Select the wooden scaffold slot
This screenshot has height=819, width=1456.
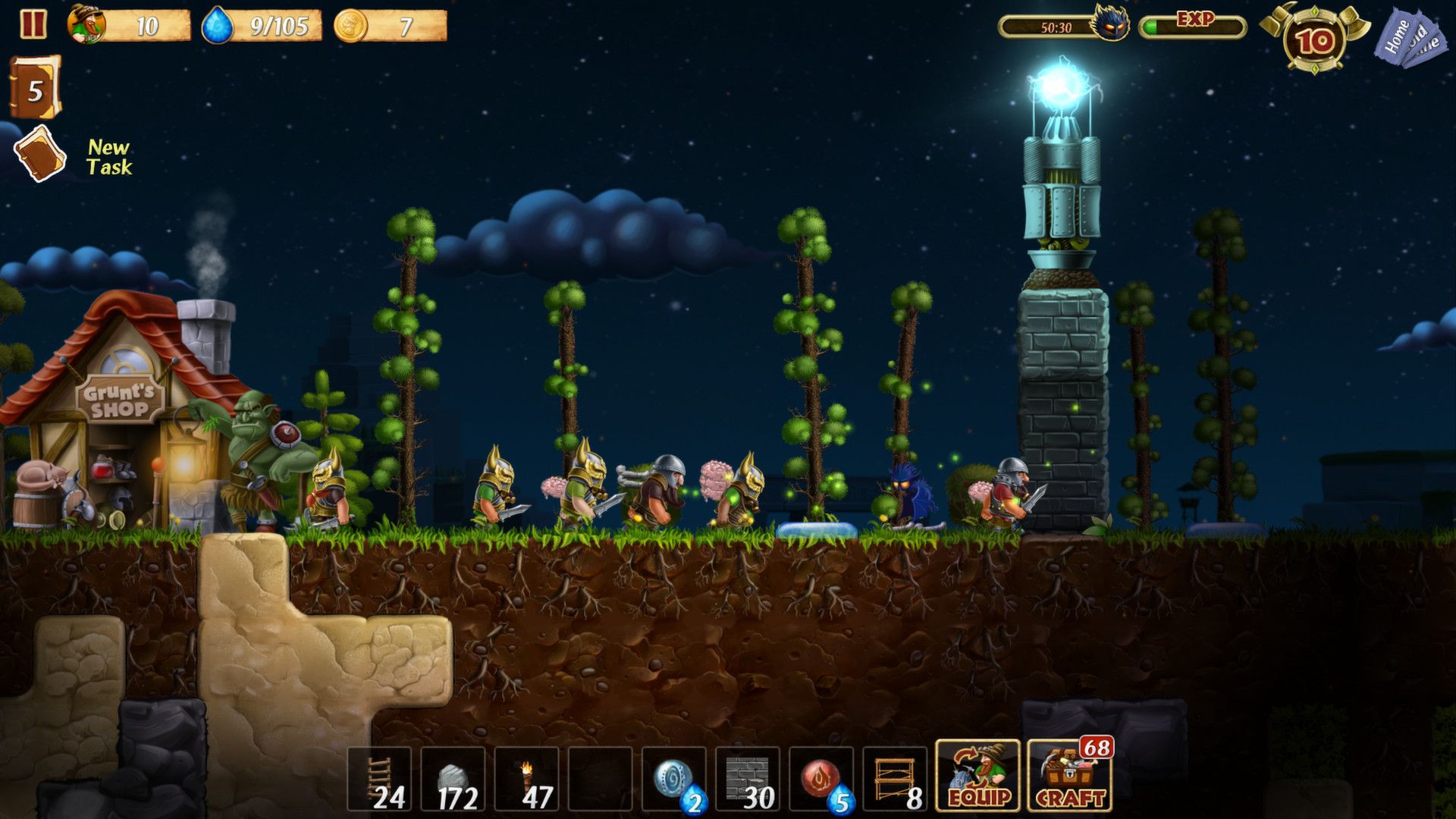click(894, 779)
